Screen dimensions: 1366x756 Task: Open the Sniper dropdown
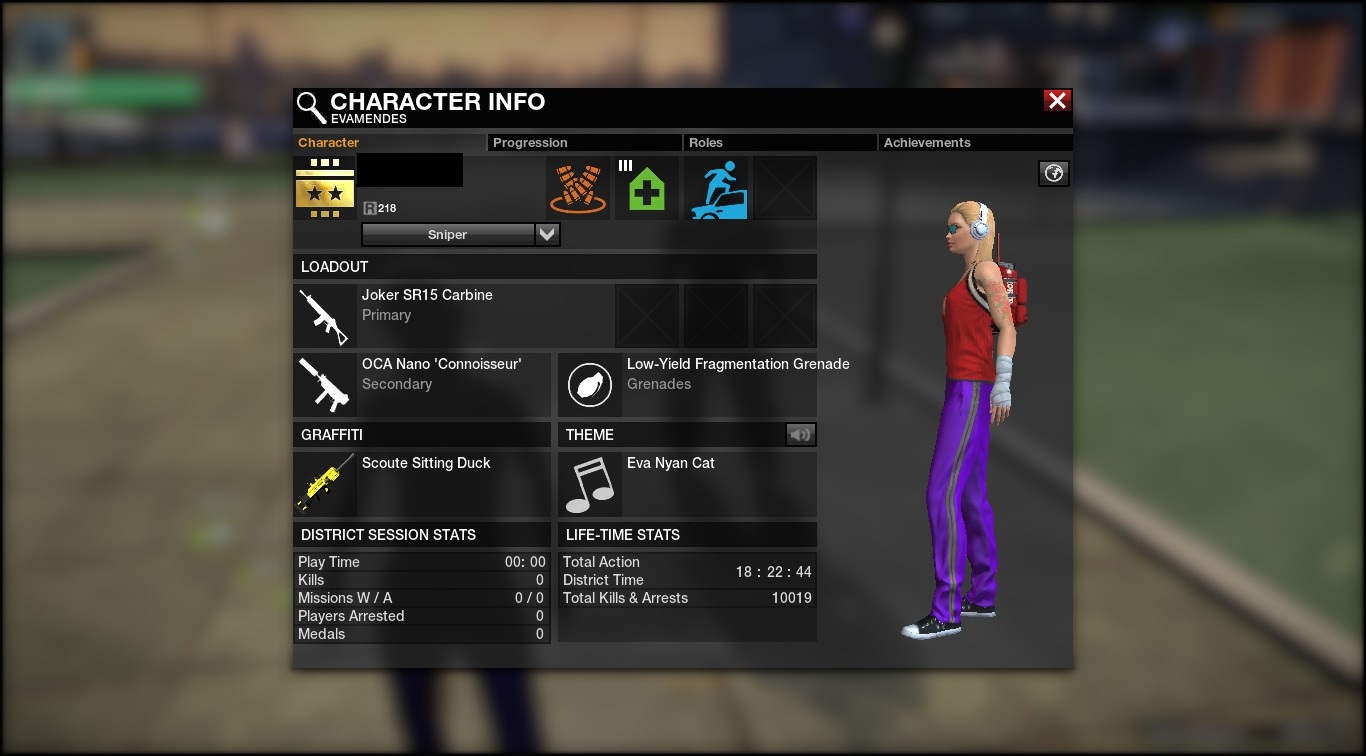click(x=547, y=235)
